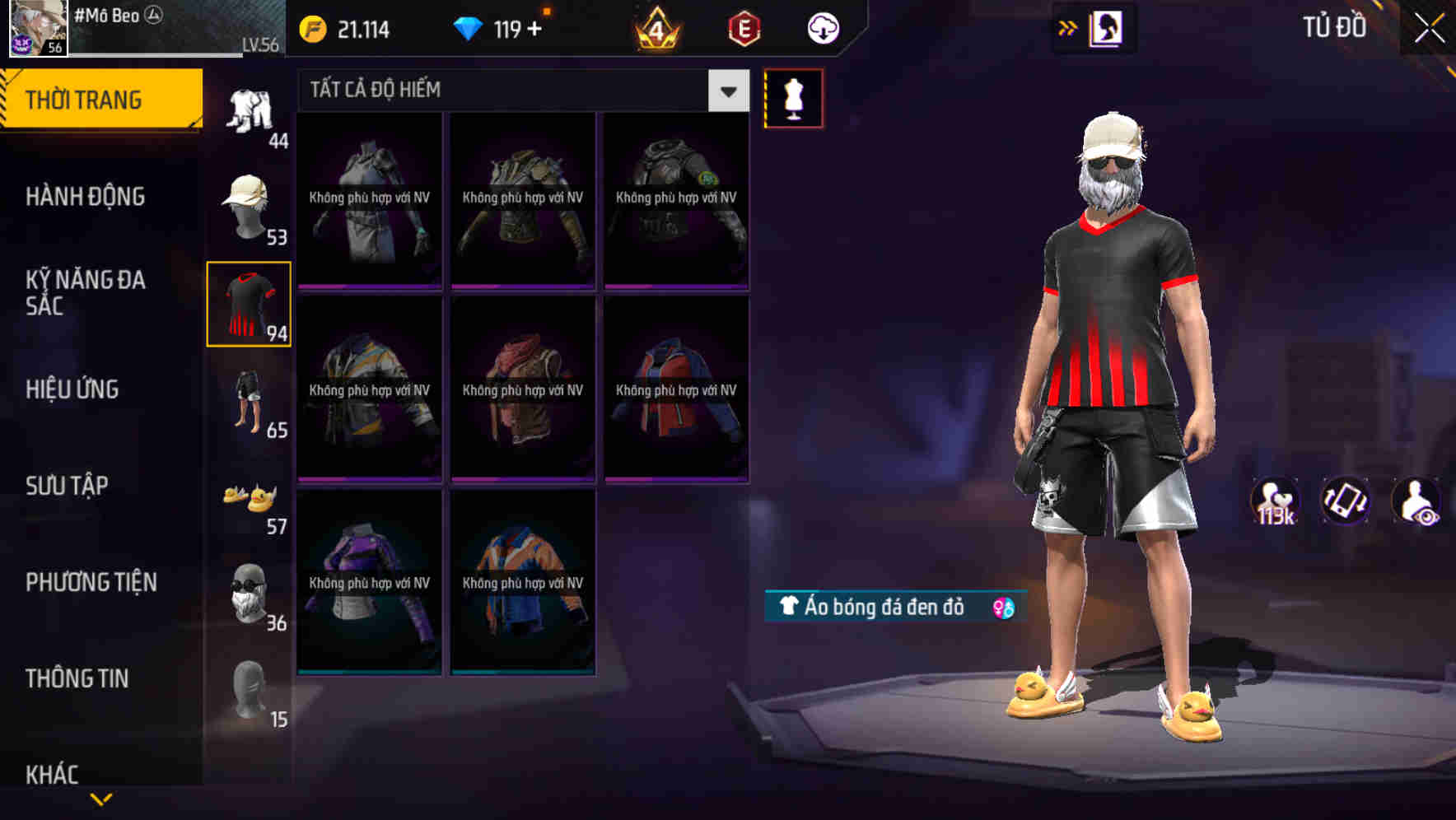1456x820 pixels.
Task: Toggle the gender switch on Áo bóng đá đen đỏ bar
Action: coord(1004,606)
